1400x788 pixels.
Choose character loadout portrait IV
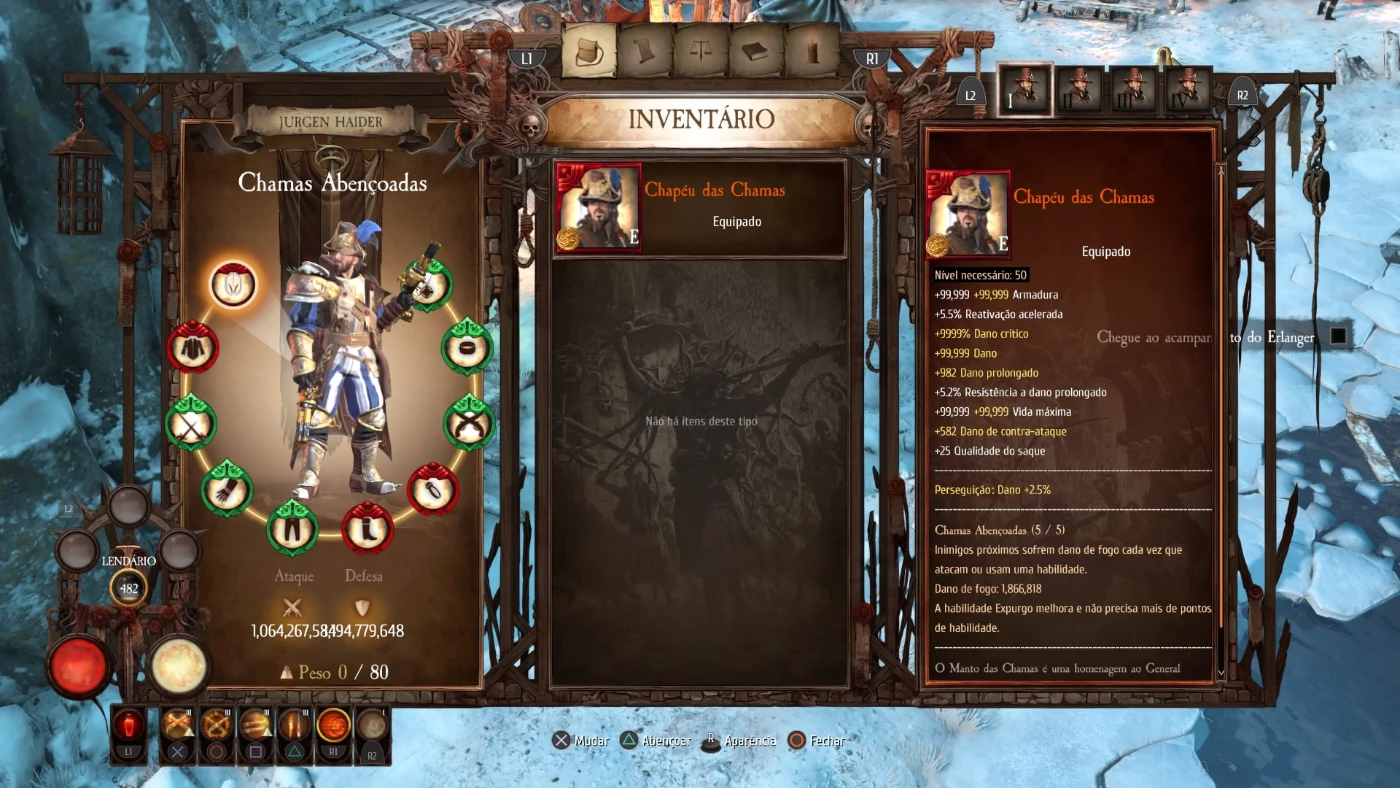point(1187,90)
